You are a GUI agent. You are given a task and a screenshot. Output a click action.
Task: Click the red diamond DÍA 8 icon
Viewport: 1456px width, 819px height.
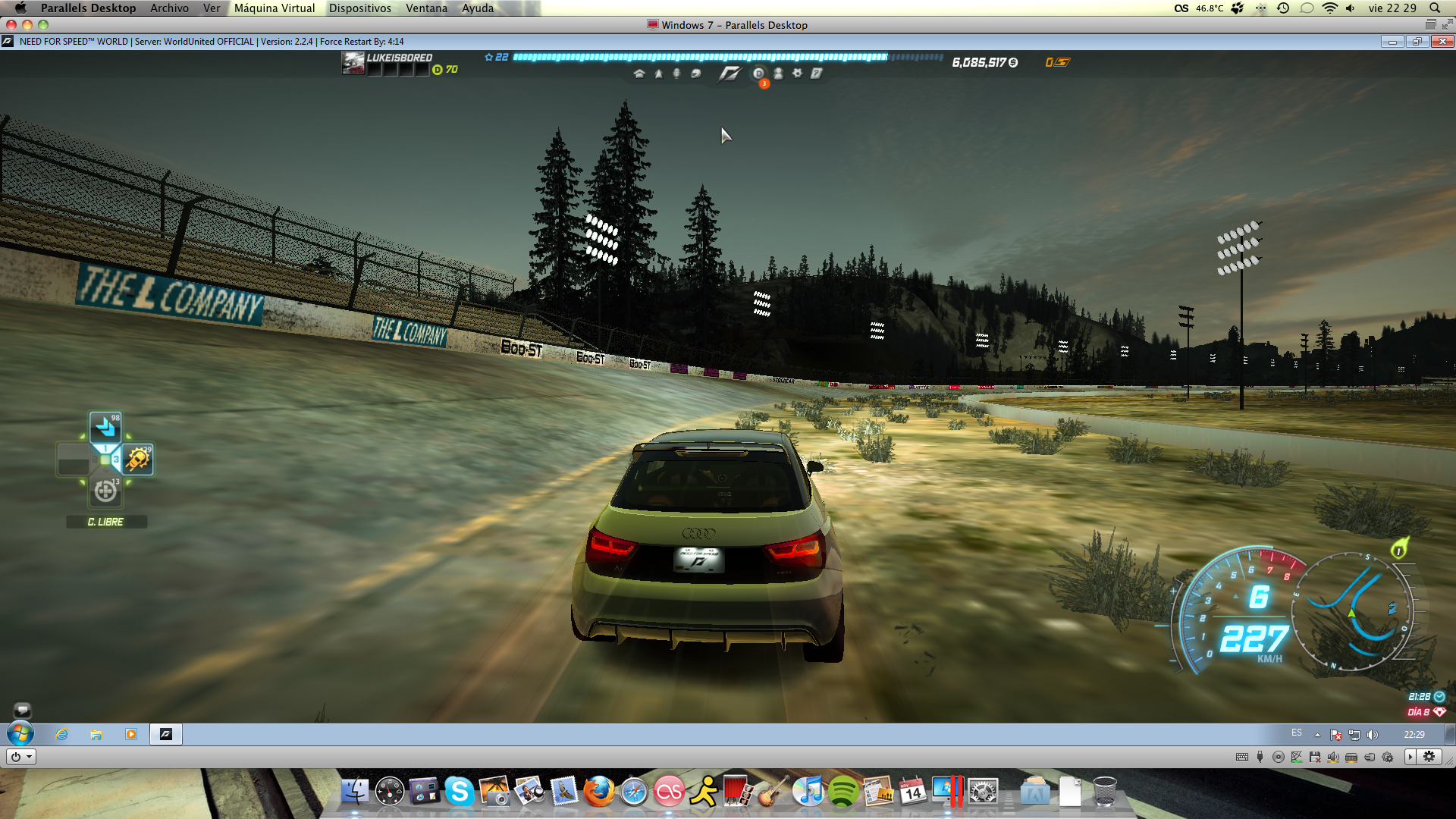pos(1439,712)
